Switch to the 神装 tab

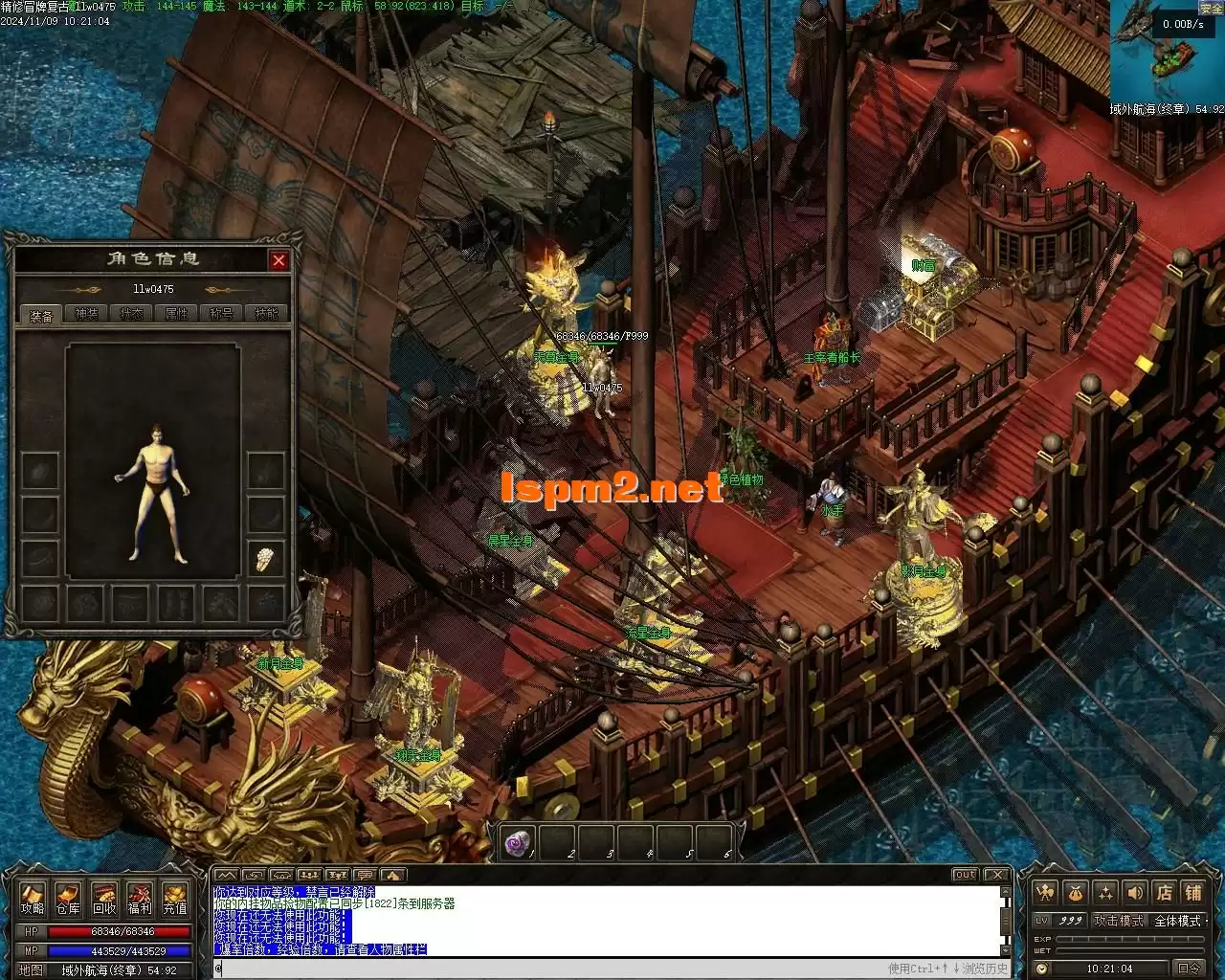click(87, 314)
